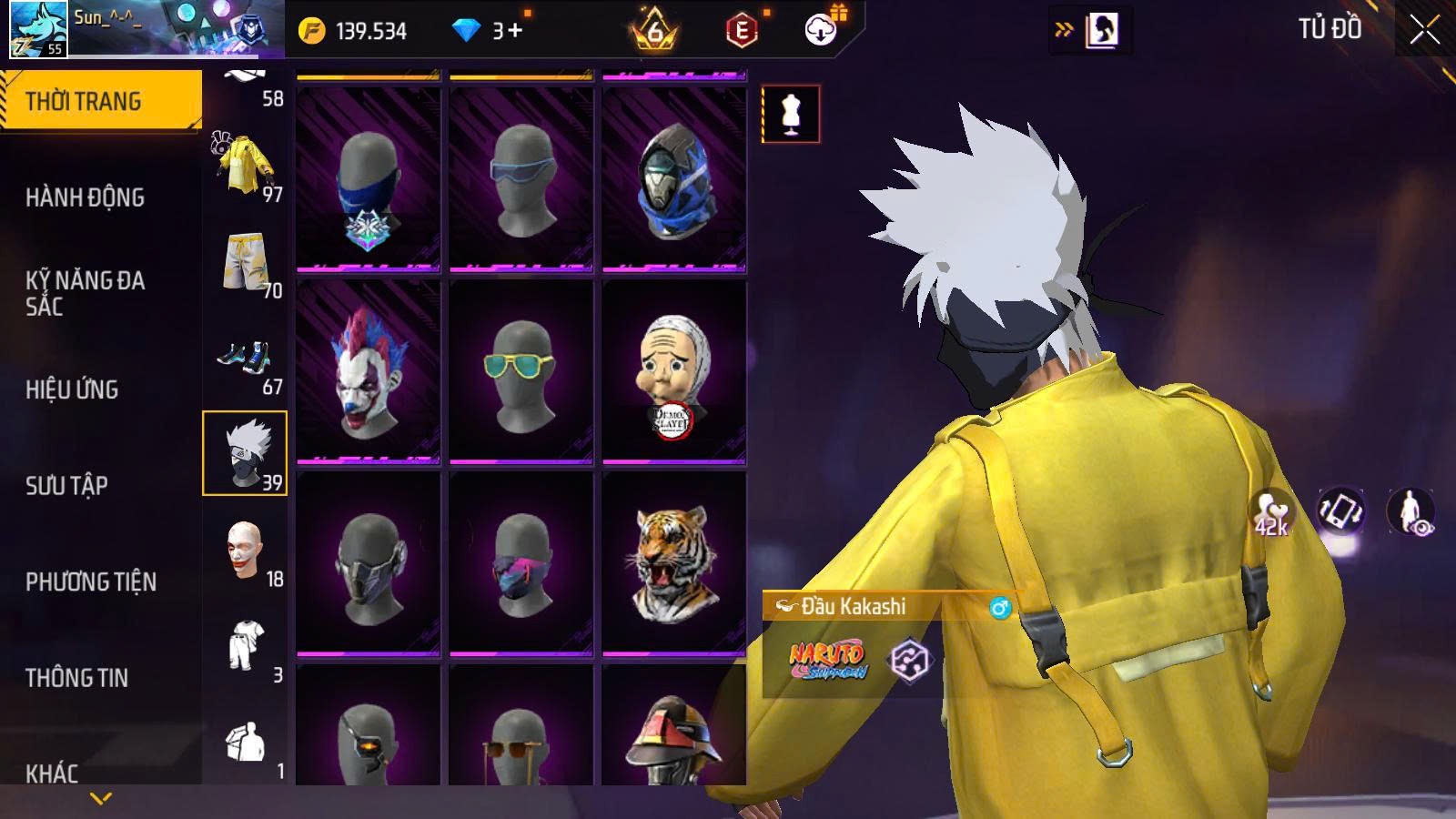Image resolution: width=1456 pixels, height=819 pixels.
Task: Equip the tiger head mask
Action: pyautogui.click(x=673, y=563)
